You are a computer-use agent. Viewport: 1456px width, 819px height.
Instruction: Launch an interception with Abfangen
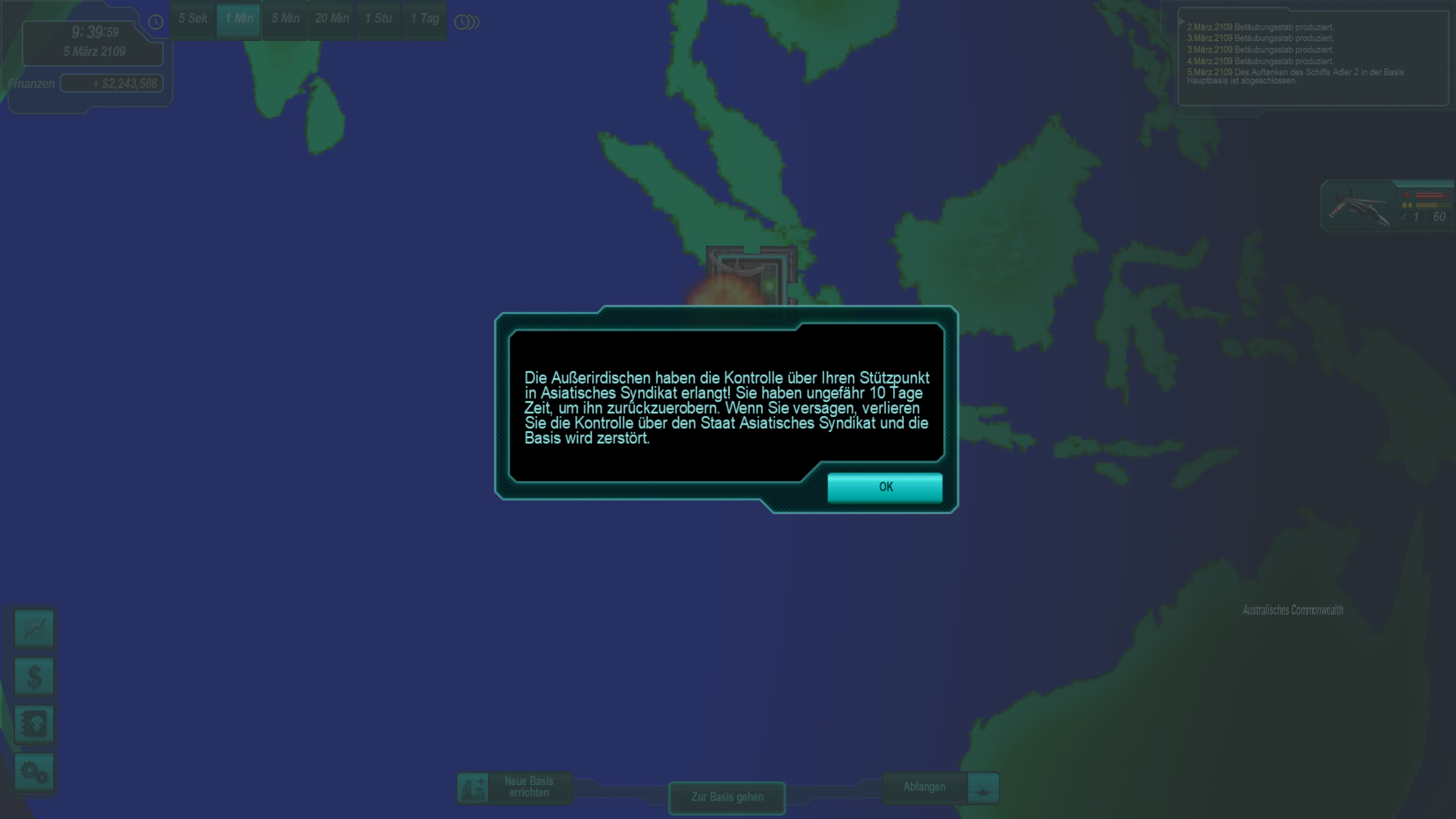click(940, 788)
